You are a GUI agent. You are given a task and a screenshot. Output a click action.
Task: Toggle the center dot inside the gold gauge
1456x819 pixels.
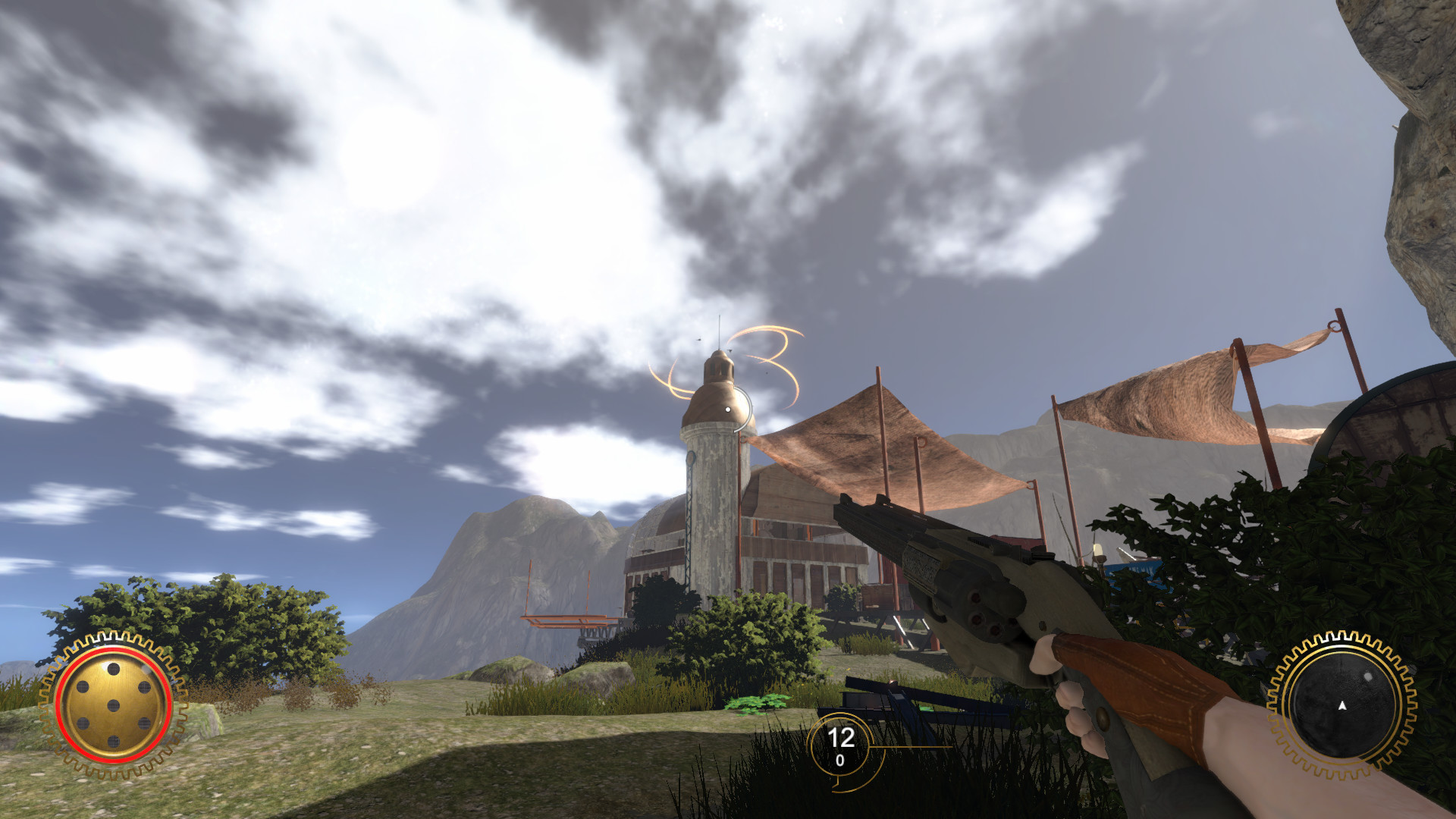[114, 705]
